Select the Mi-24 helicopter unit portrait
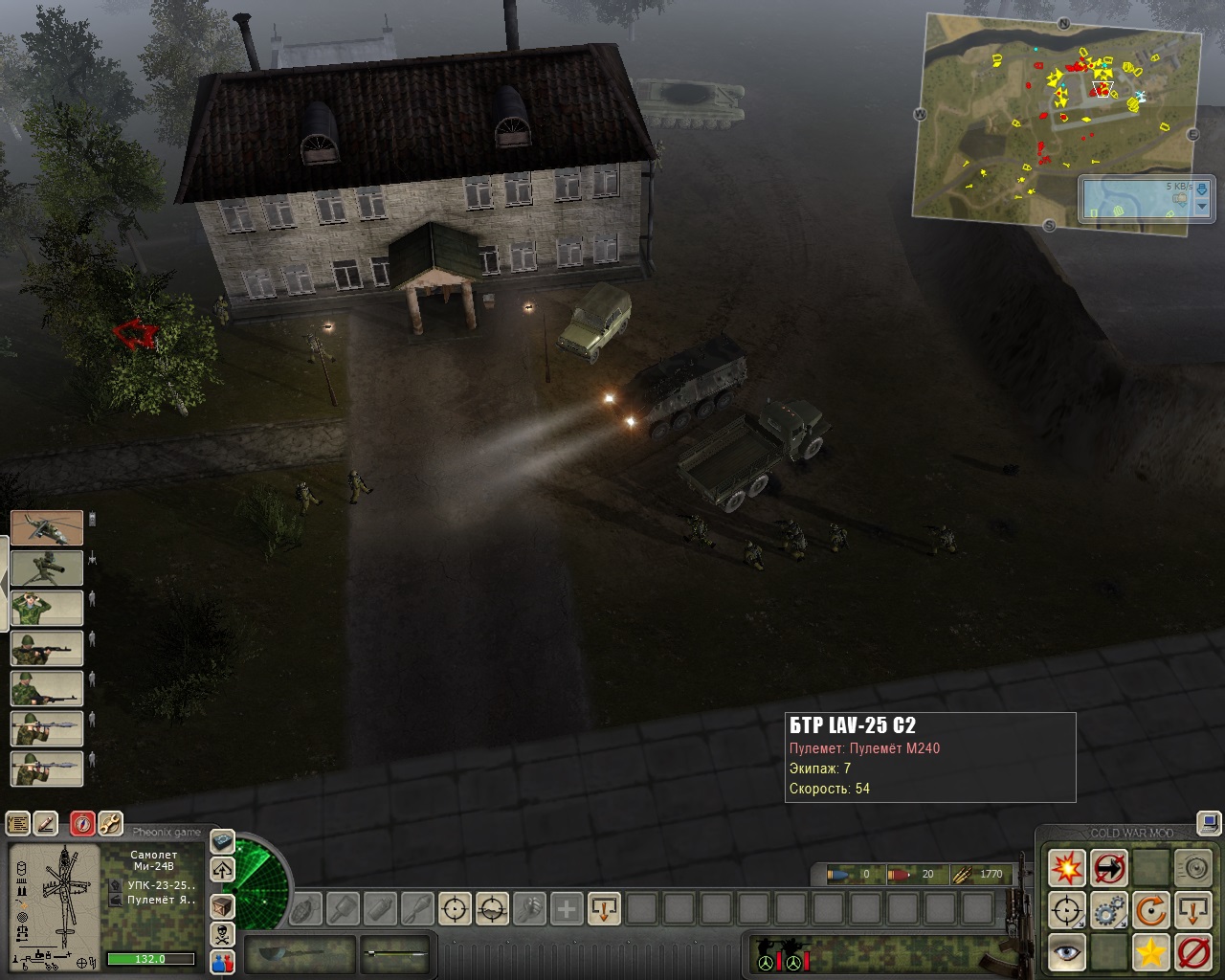This screenshot has width=1225, height=980. 47,527
